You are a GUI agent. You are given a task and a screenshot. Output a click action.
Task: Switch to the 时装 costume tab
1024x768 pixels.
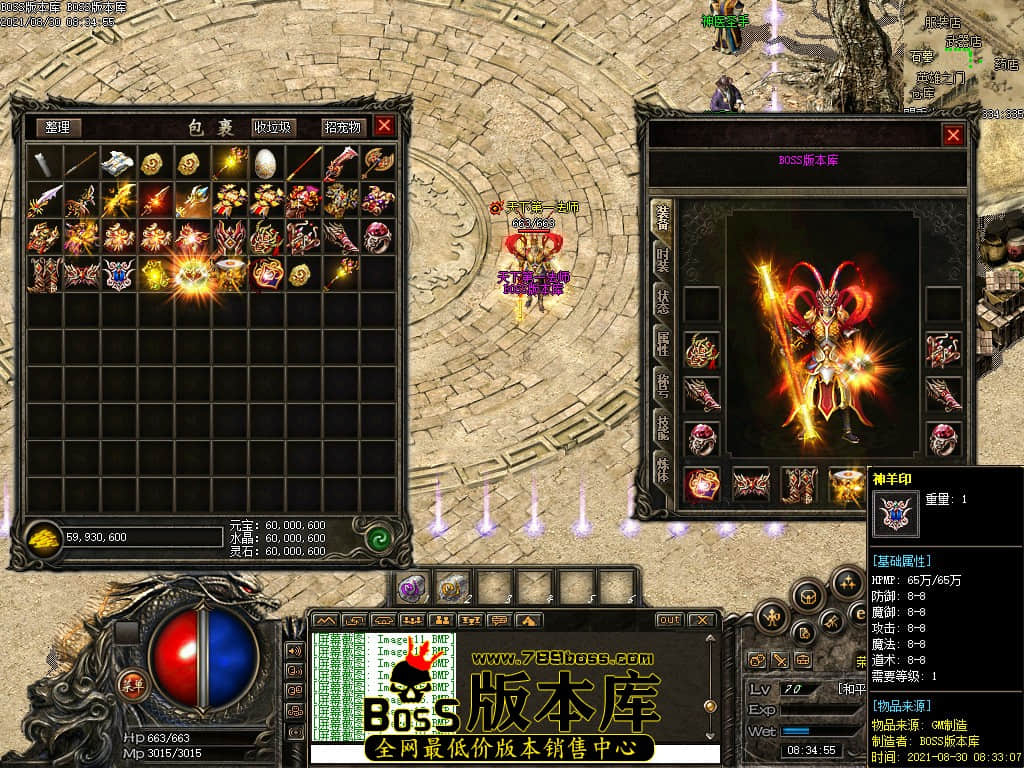[662, 259]
